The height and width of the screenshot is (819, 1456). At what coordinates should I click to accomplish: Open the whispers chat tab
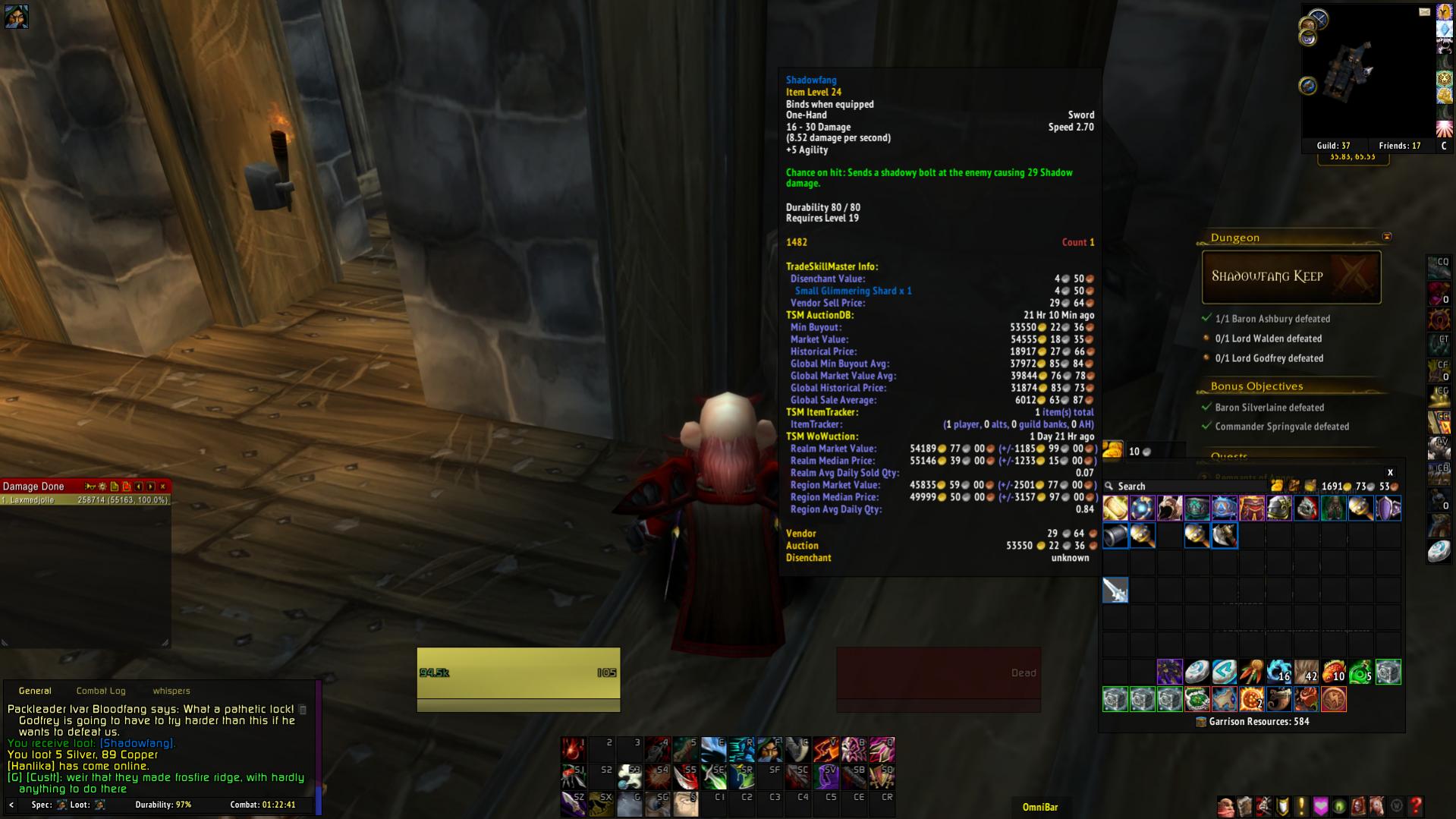pos(171,691)
